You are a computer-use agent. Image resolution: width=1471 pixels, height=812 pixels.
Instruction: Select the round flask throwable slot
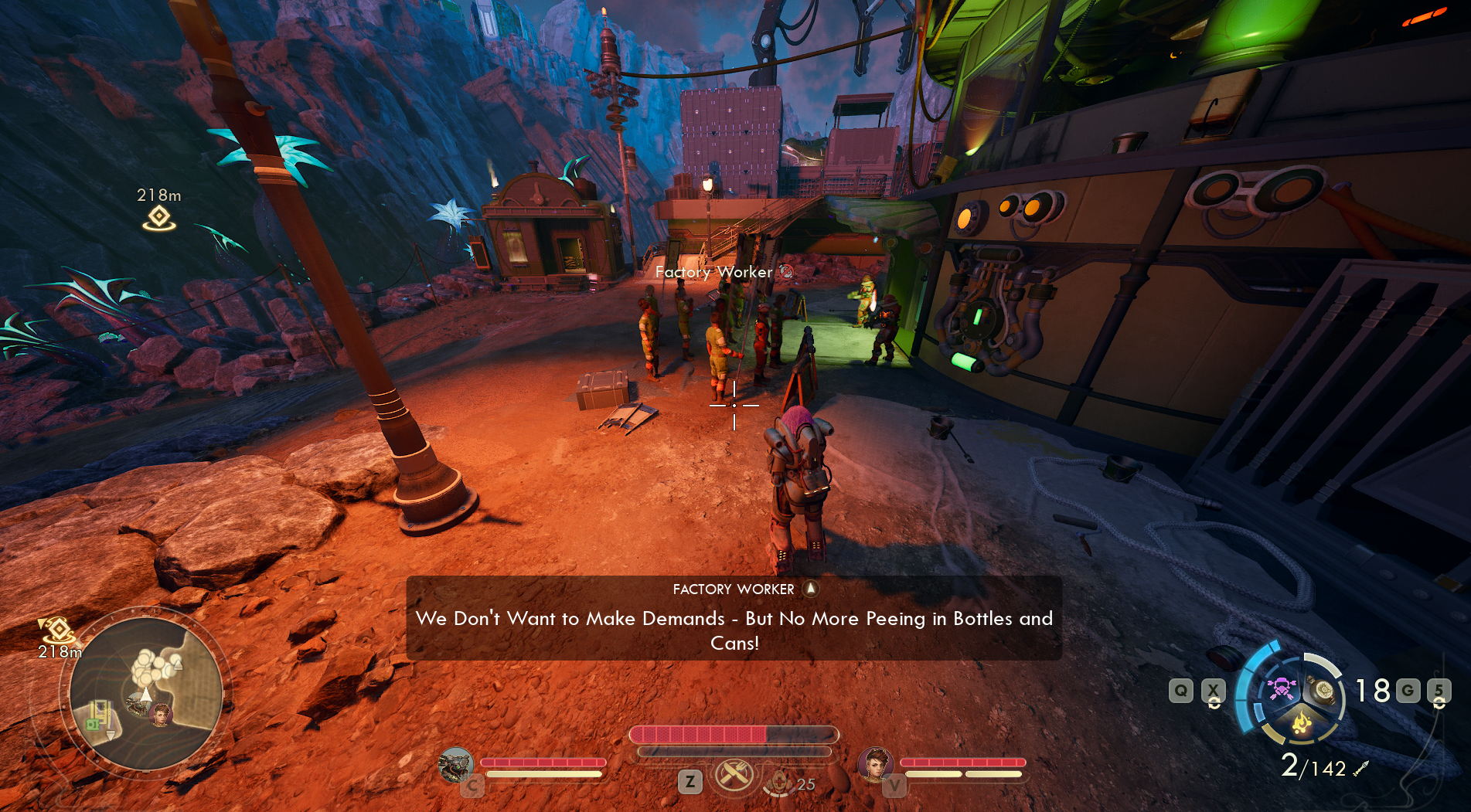click(1323, 690)
